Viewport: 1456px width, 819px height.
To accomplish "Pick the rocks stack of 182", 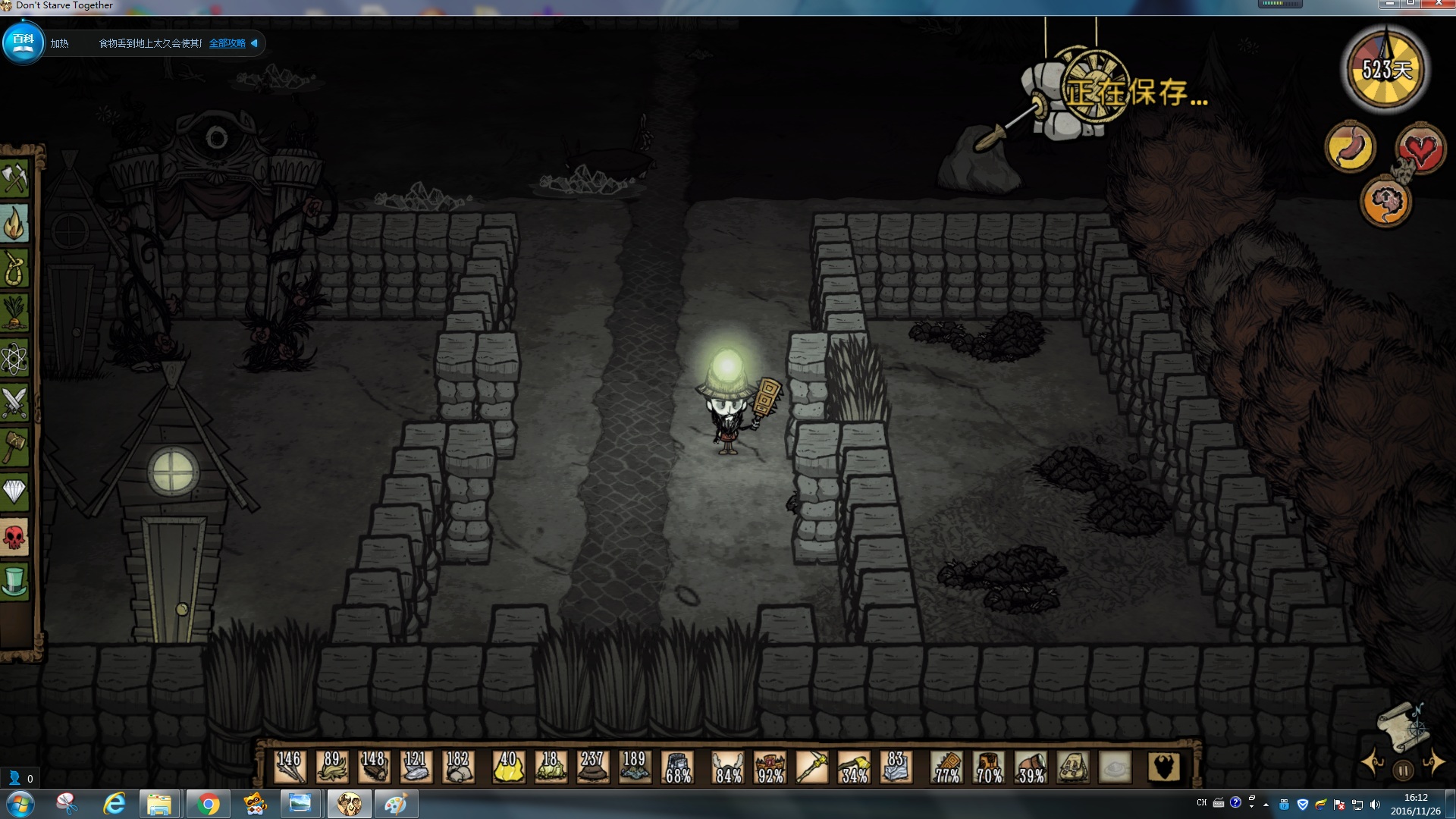I will [457, 767].
